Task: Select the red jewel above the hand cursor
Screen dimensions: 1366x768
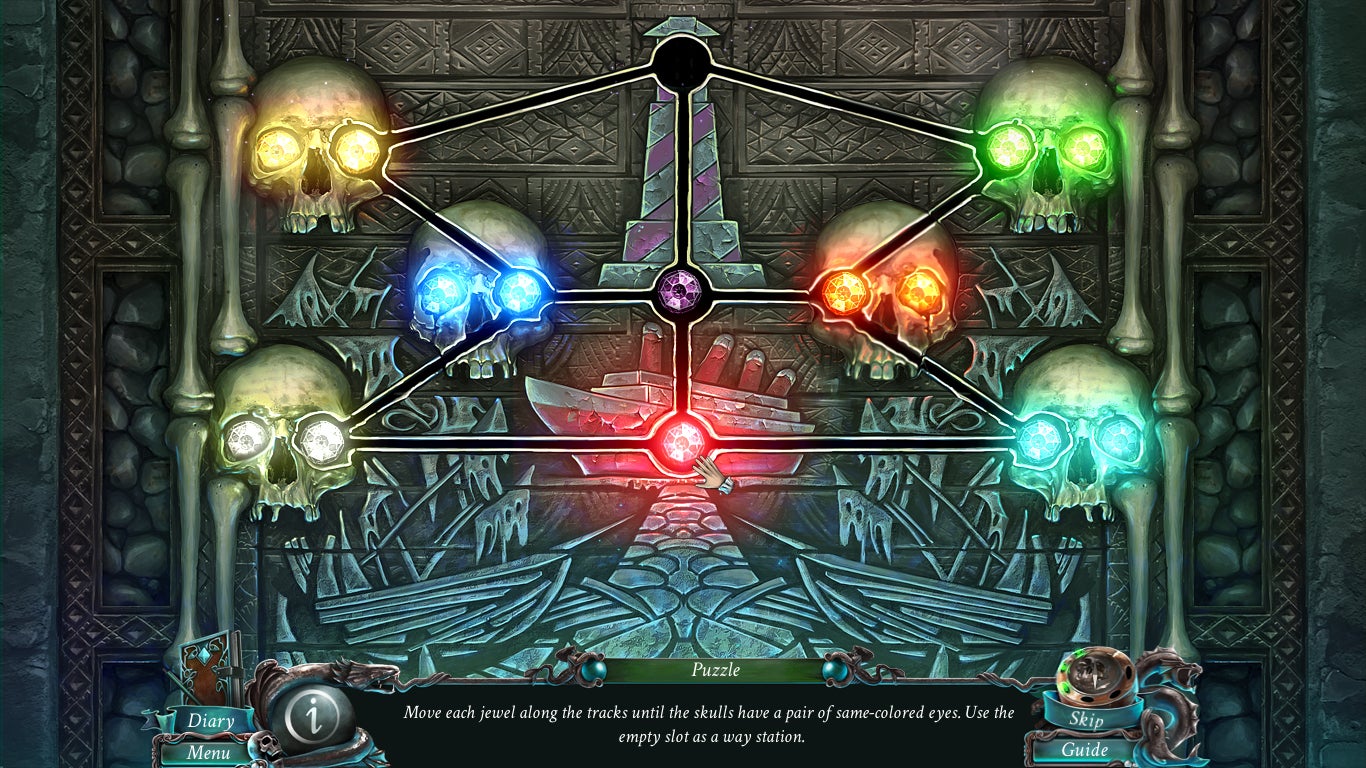Action: click(x=683, y=437)
